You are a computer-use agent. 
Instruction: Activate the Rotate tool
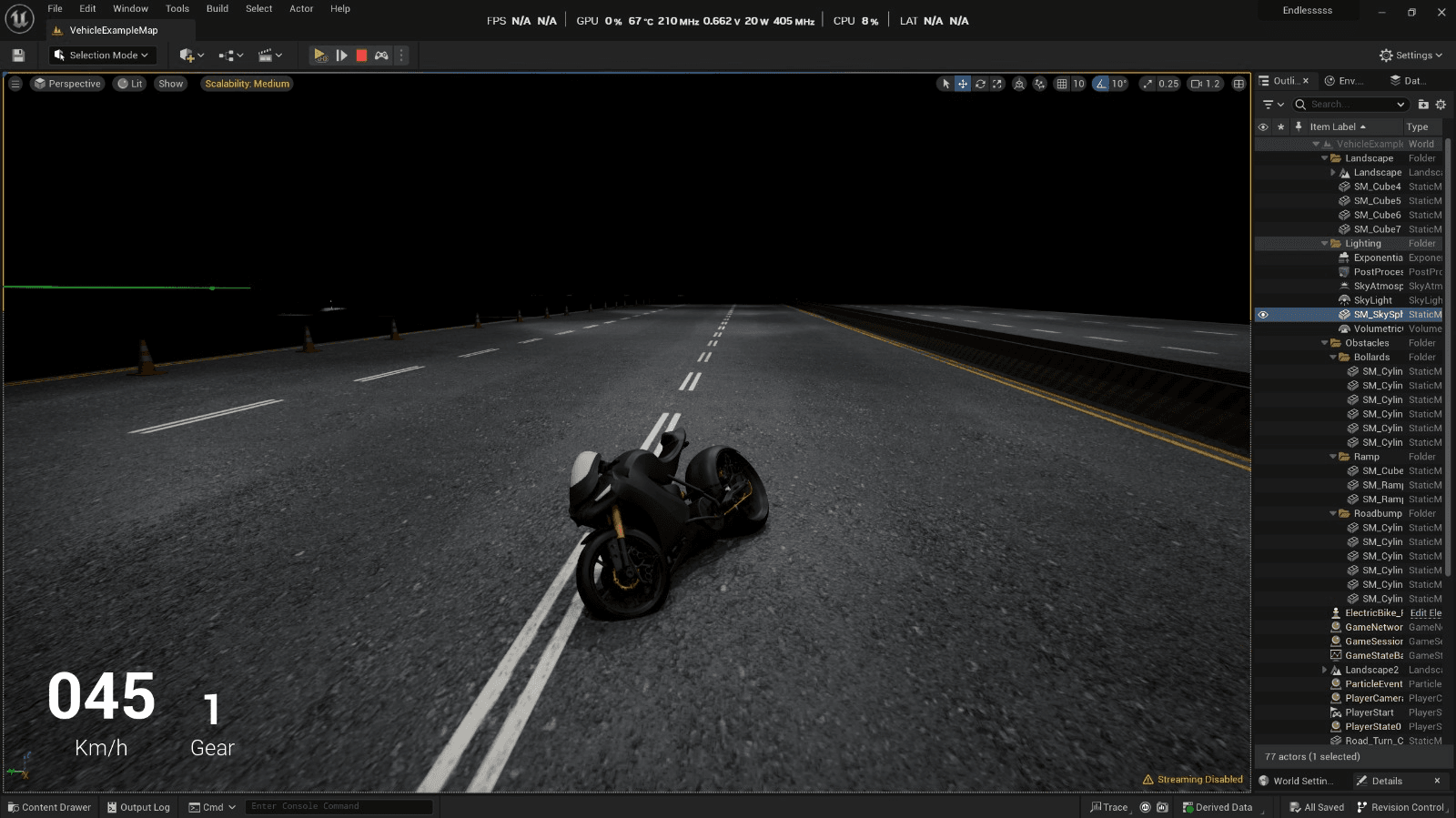coord(981,83)
